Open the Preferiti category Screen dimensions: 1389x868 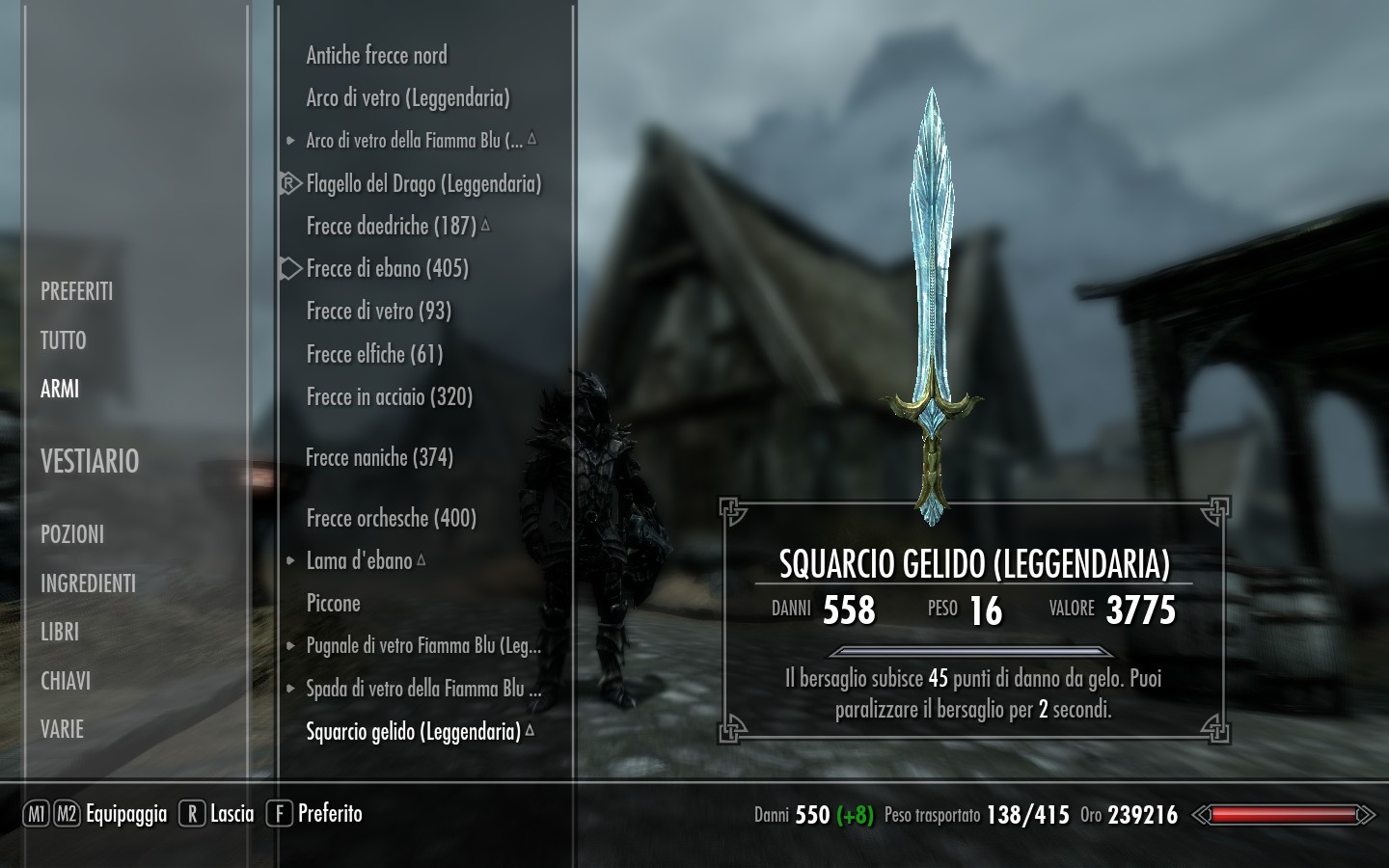77,291
